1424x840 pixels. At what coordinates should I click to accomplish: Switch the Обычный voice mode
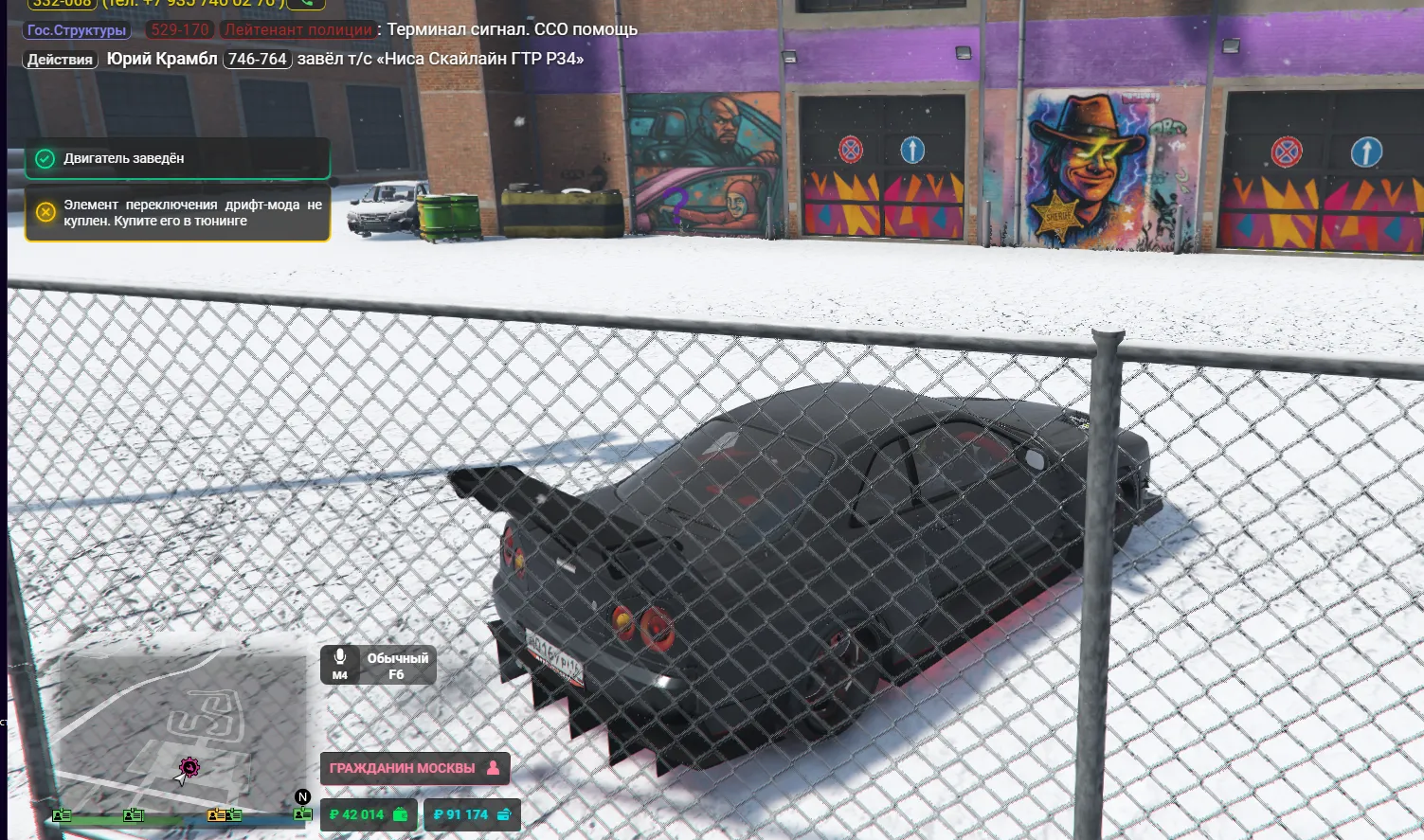(x=397, y=666)
